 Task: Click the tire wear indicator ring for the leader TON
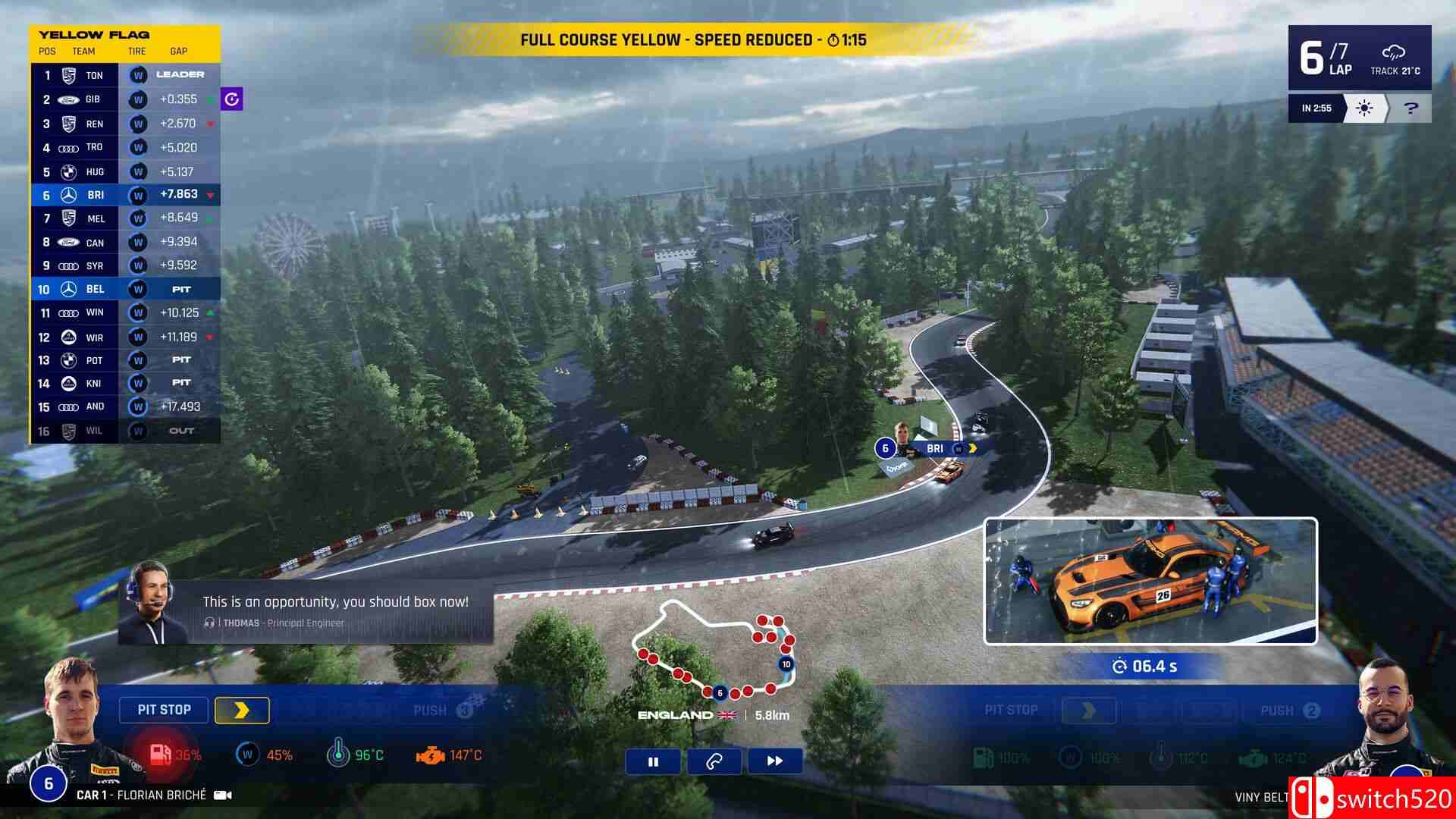pyautogui.click(x=137, y=75)
